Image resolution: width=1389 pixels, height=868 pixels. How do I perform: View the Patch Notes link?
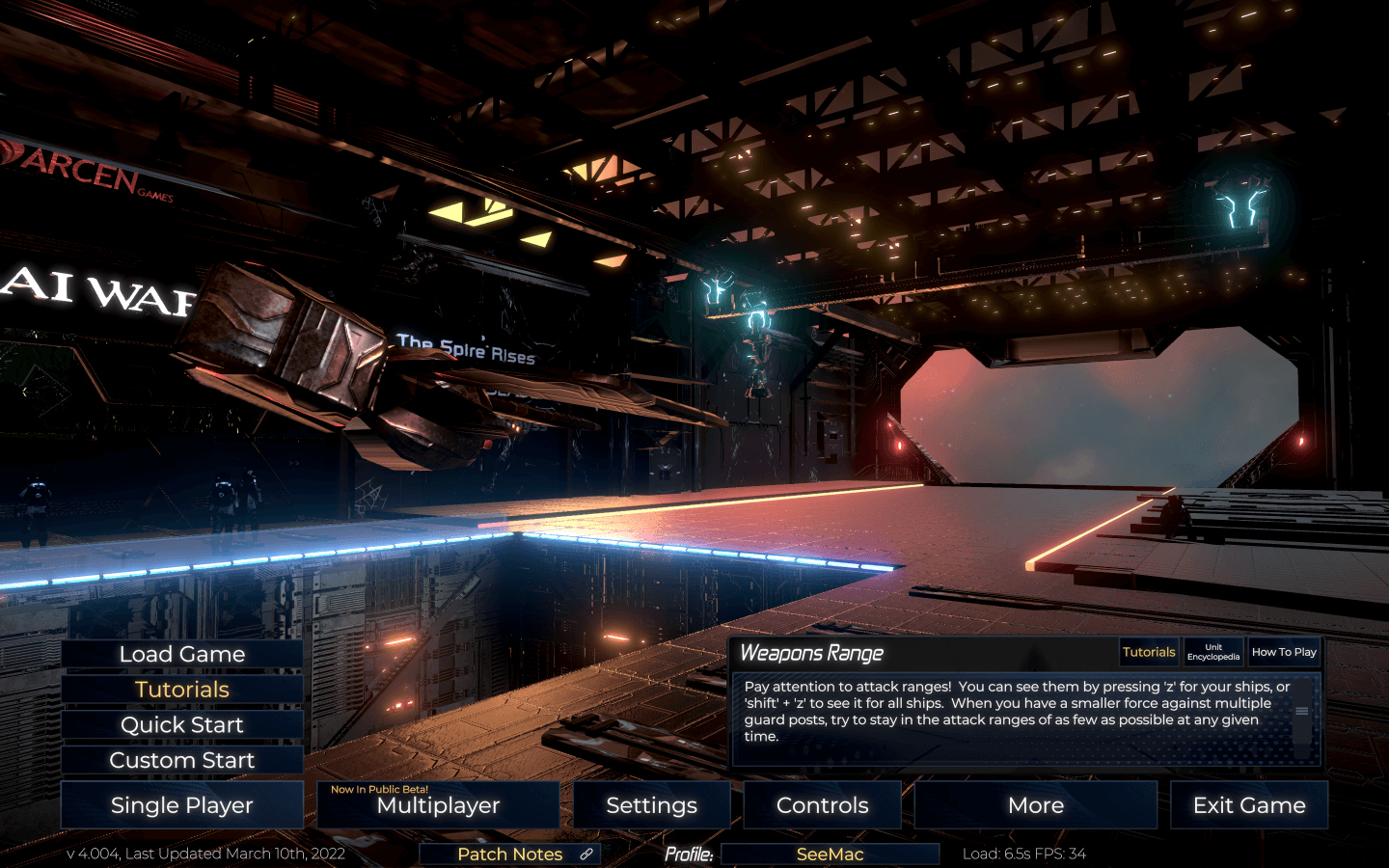pyautogui.click(x=510, y=854)
